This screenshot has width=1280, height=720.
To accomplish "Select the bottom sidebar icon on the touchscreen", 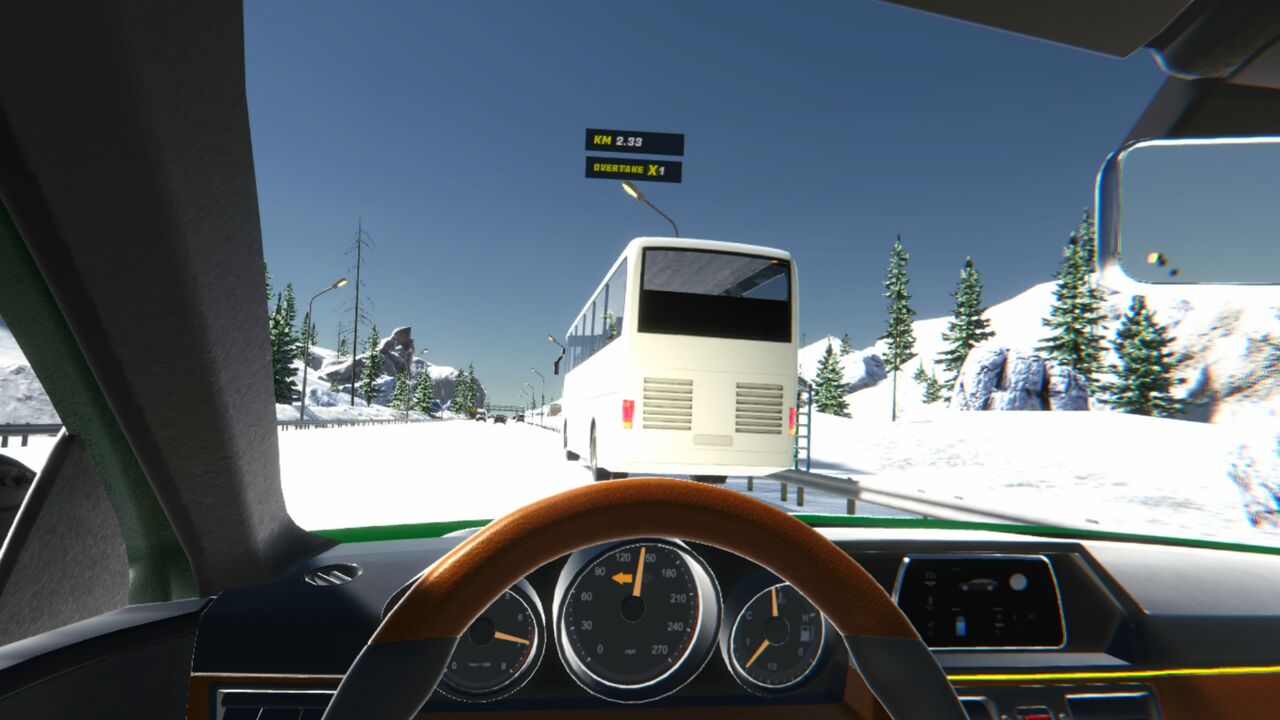I will tap(929, 626).
